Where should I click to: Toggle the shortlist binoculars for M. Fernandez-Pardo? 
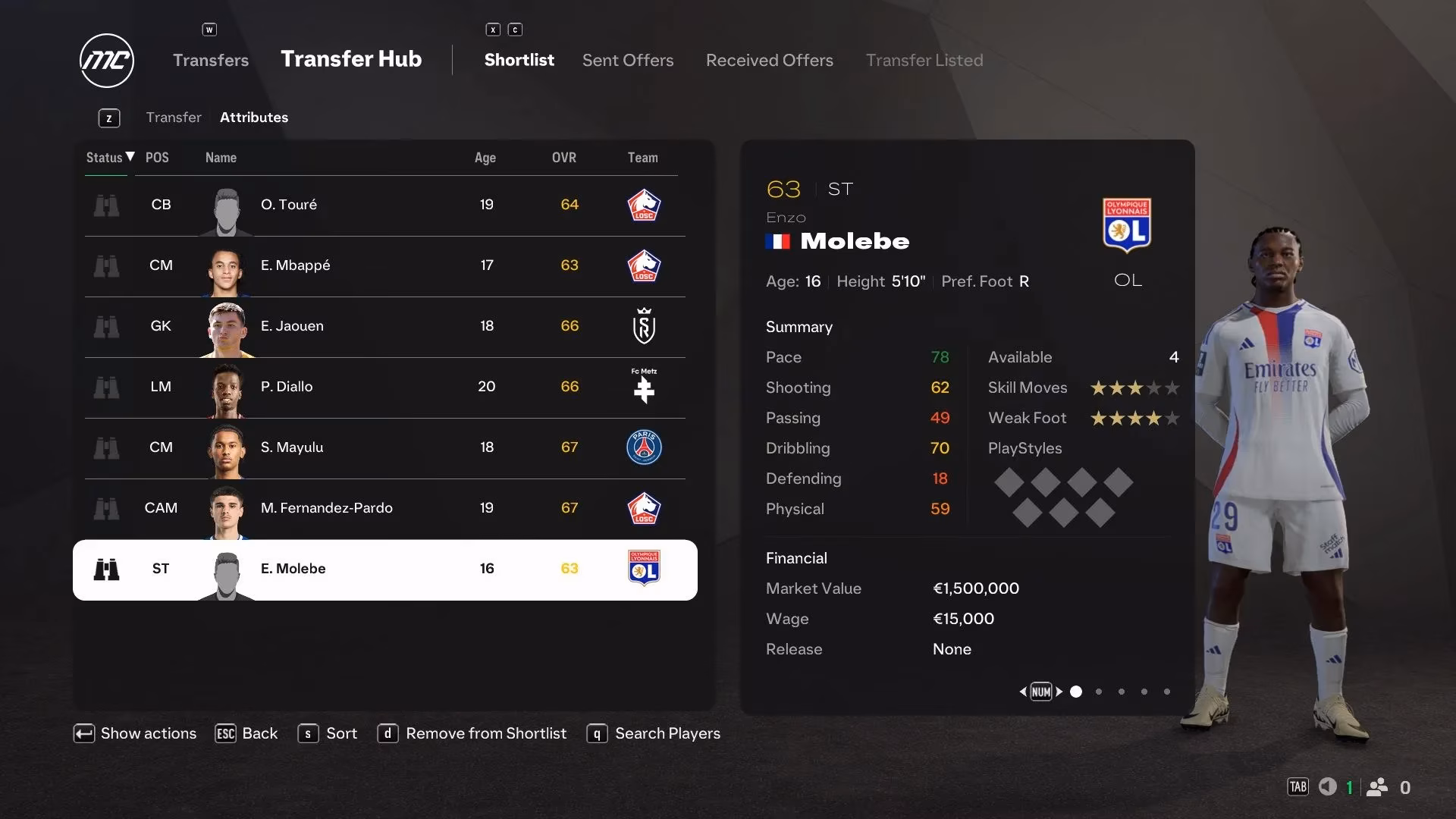[107, 509]
